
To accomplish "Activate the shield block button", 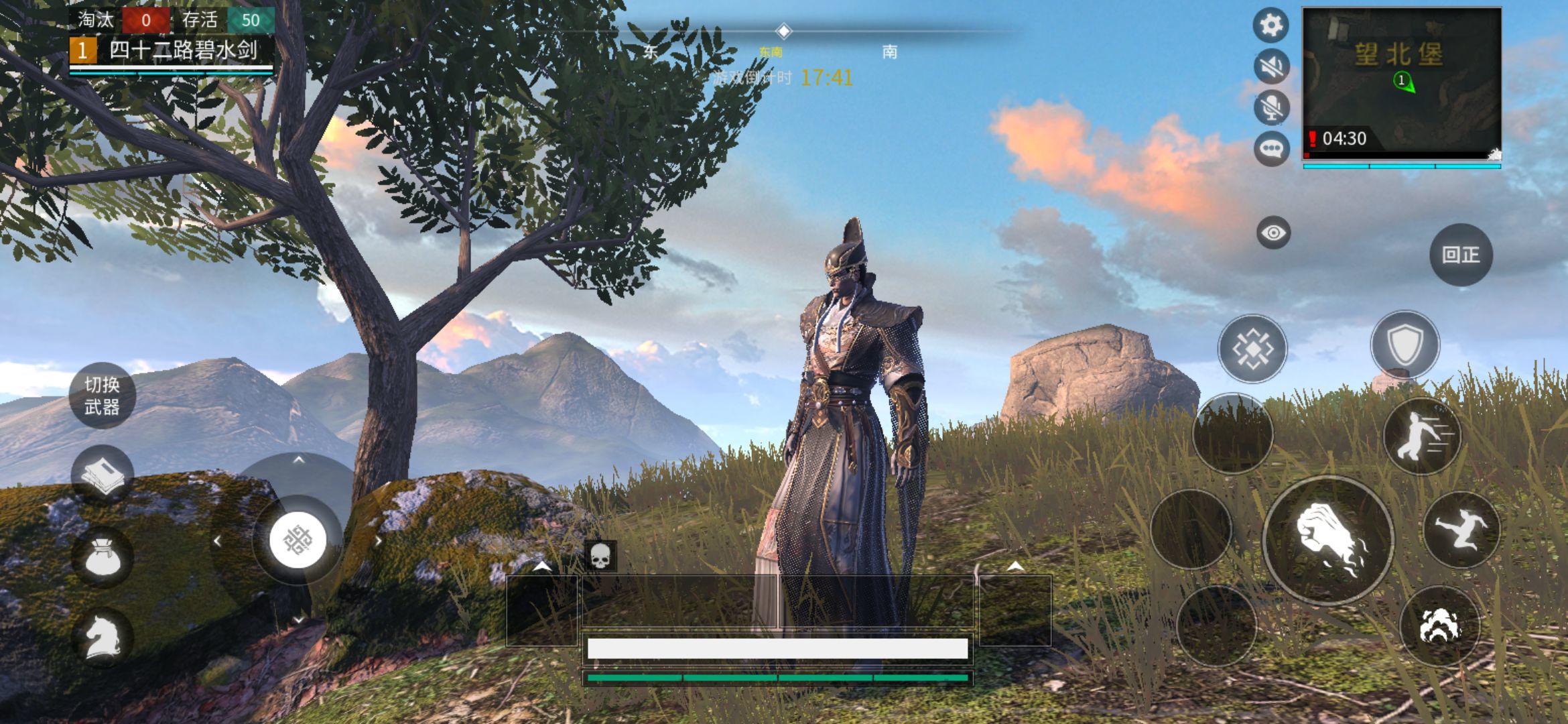I will (x=1404, y=345).
